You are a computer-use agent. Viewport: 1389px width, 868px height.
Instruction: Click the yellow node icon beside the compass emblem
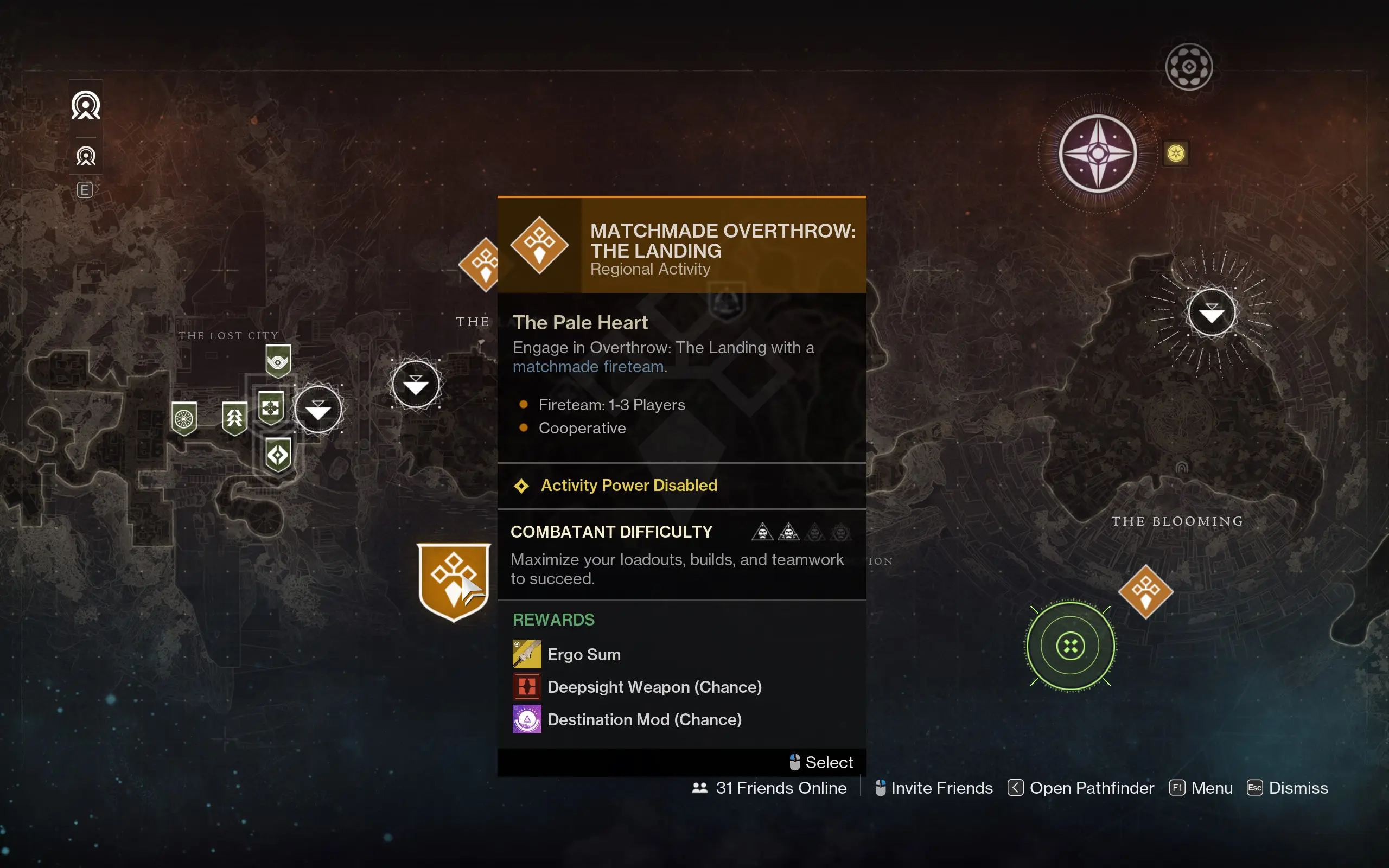pos(1176,152)
